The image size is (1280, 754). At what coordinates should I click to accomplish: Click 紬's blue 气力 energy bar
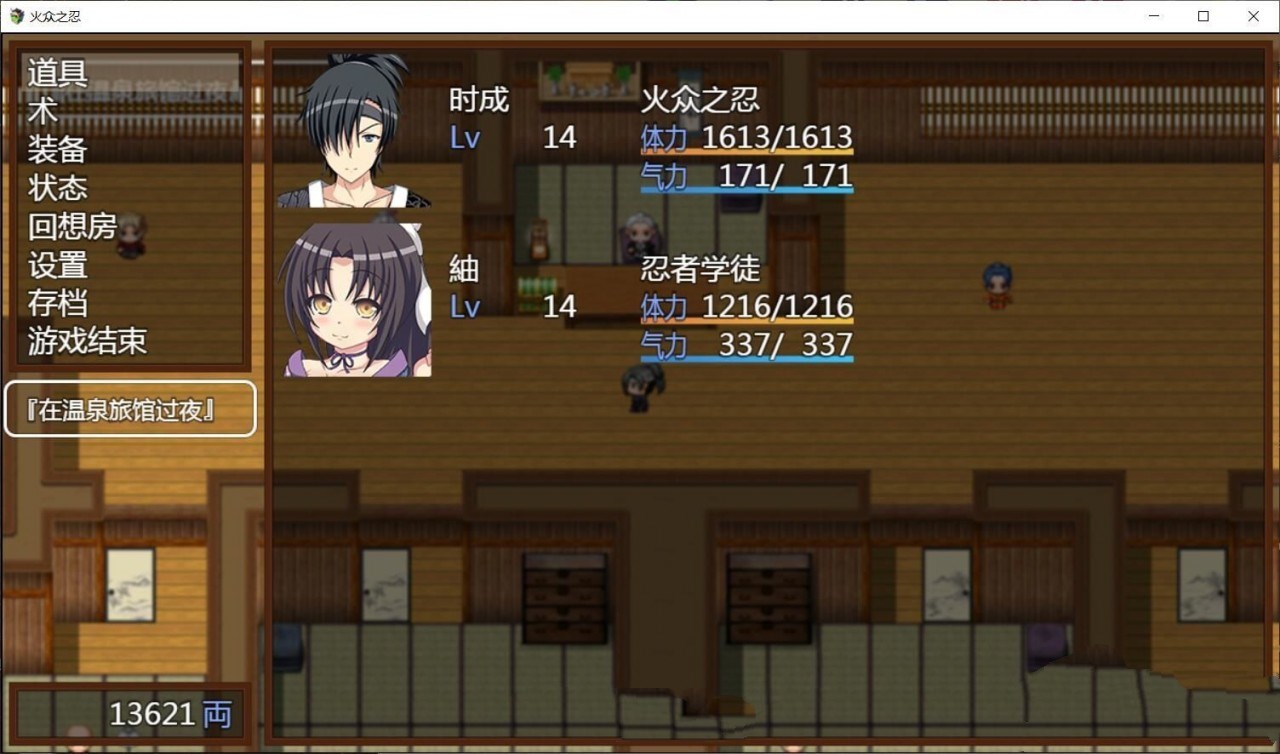(745, 357)
